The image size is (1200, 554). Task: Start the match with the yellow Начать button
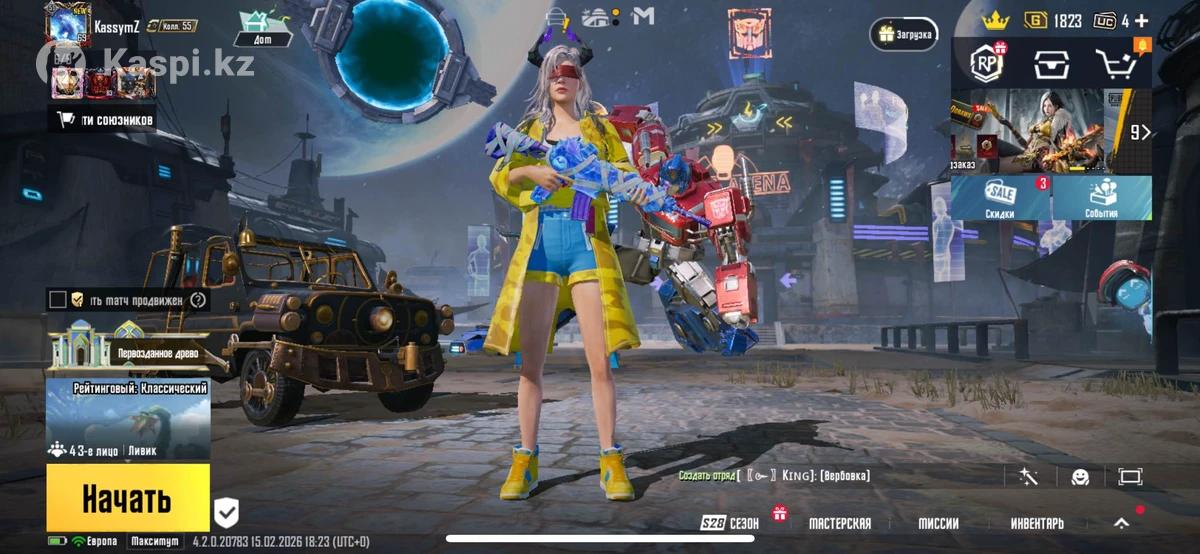127,497
